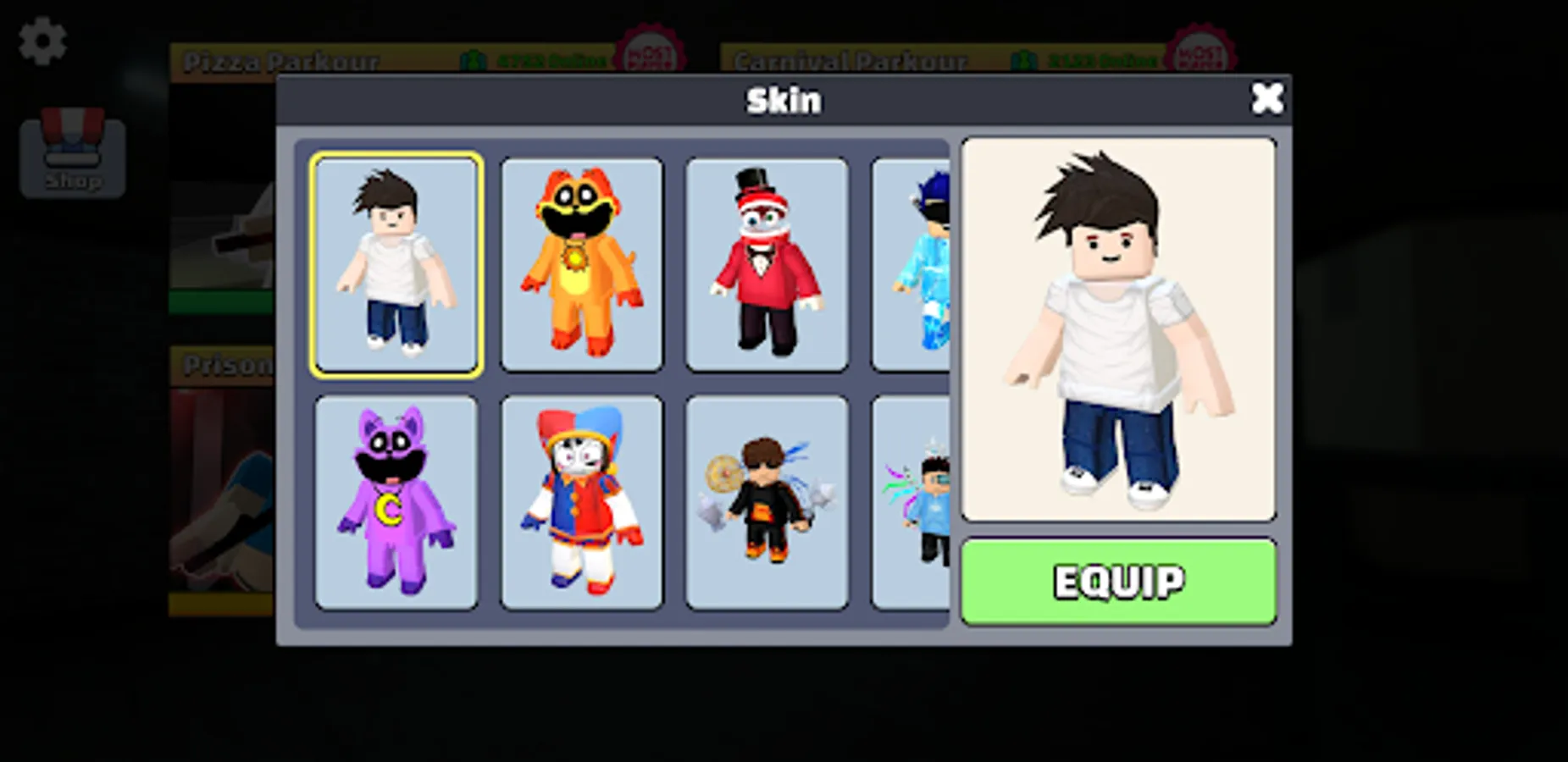Select the red circus ringmaster skin

(x=767, y=262)
